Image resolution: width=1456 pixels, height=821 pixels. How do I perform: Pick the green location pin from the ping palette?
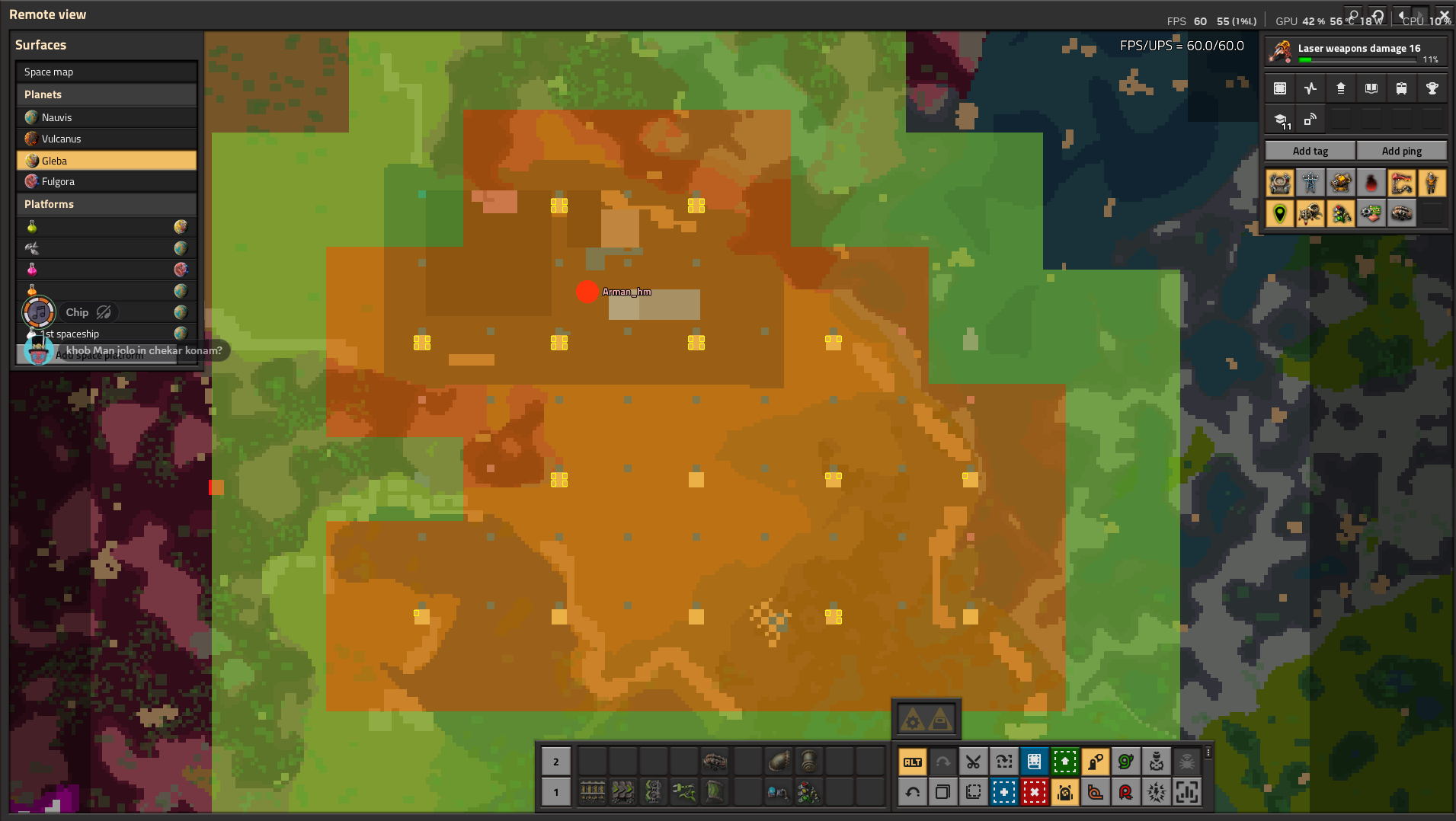1280,214
